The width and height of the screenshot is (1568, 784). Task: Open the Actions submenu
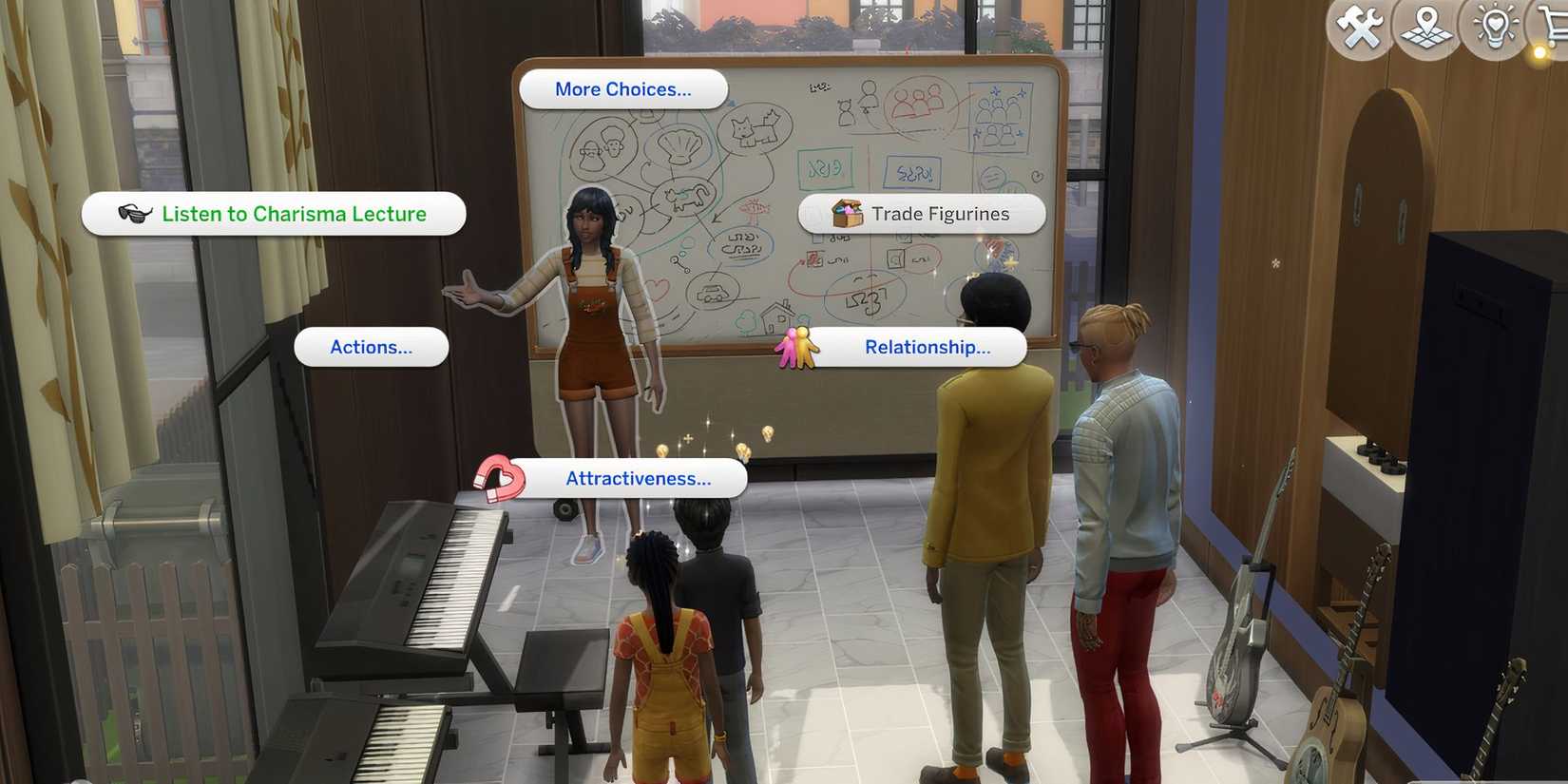[x=371, y=347]
